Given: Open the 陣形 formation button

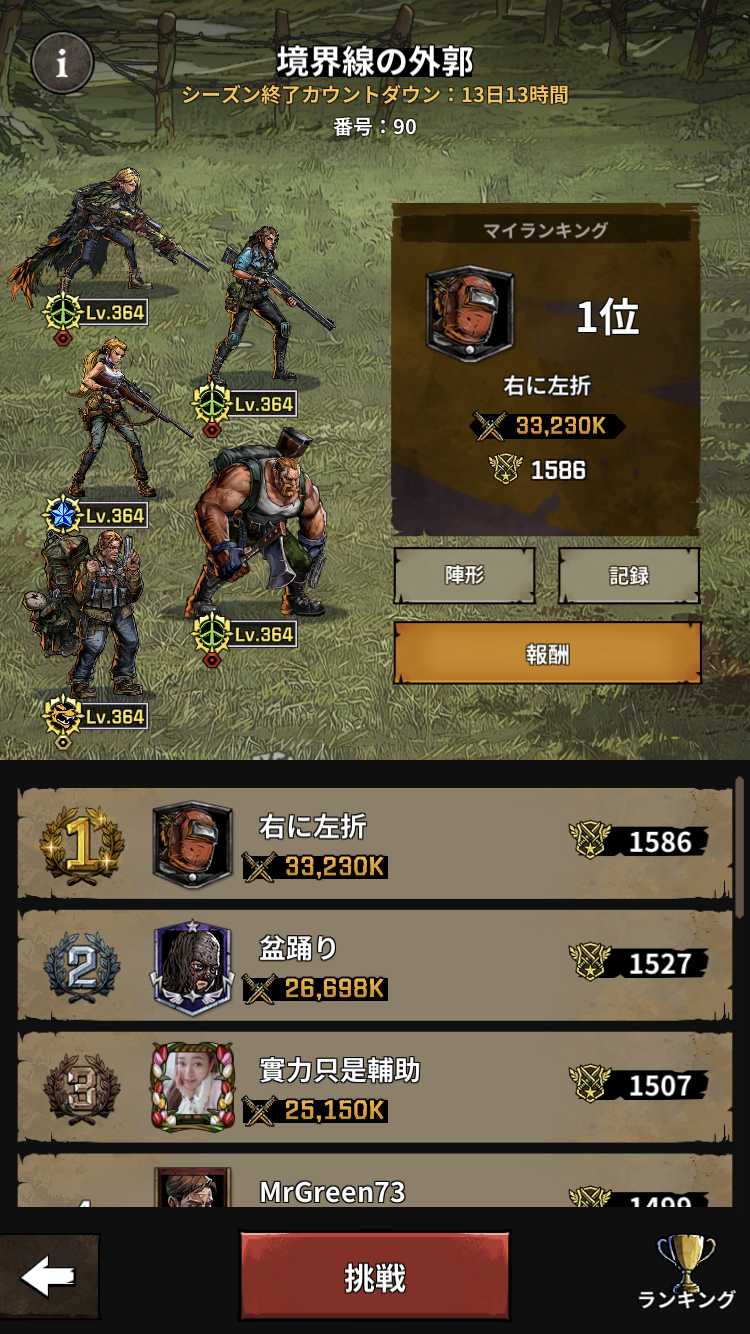Looking at the screenshot, I should [x=464, y=575].
